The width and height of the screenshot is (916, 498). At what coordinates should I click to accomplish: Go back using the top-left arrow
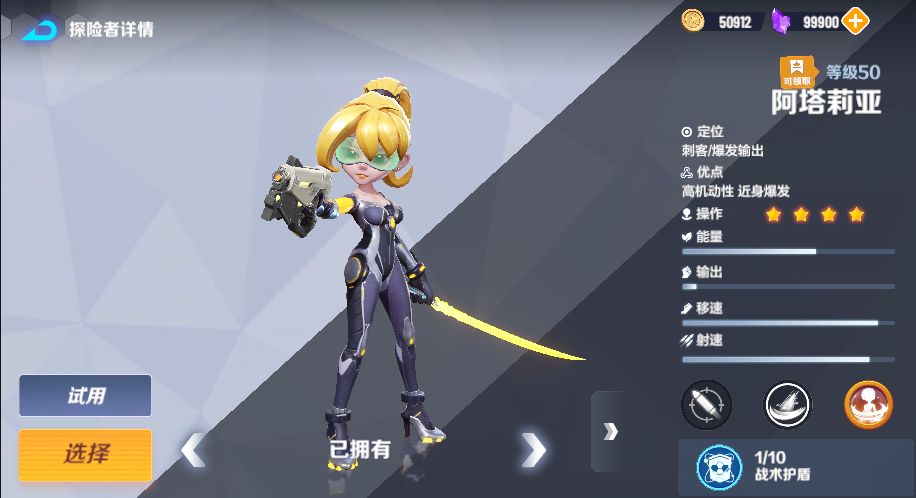(40, 28)
